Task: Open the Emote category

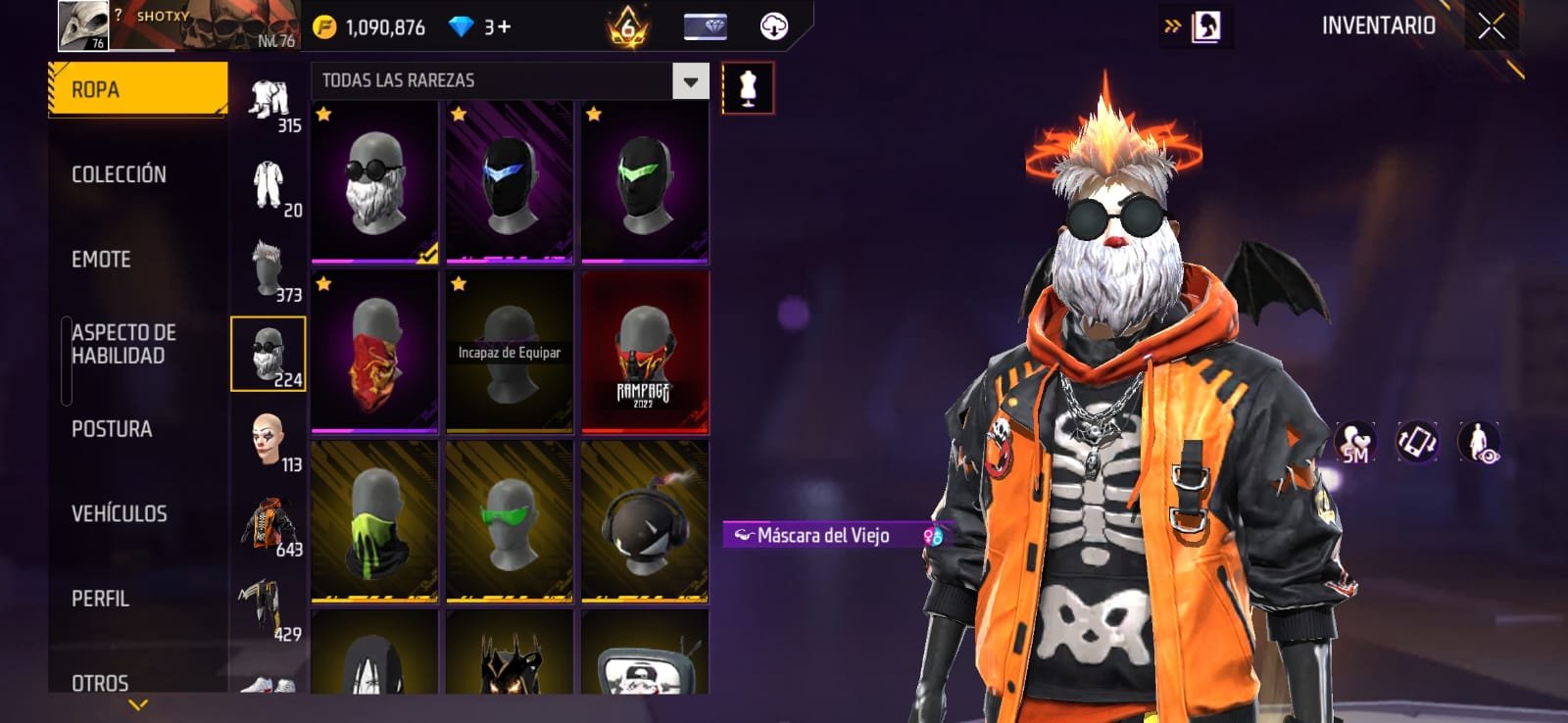Action: (x=101, y=260)
